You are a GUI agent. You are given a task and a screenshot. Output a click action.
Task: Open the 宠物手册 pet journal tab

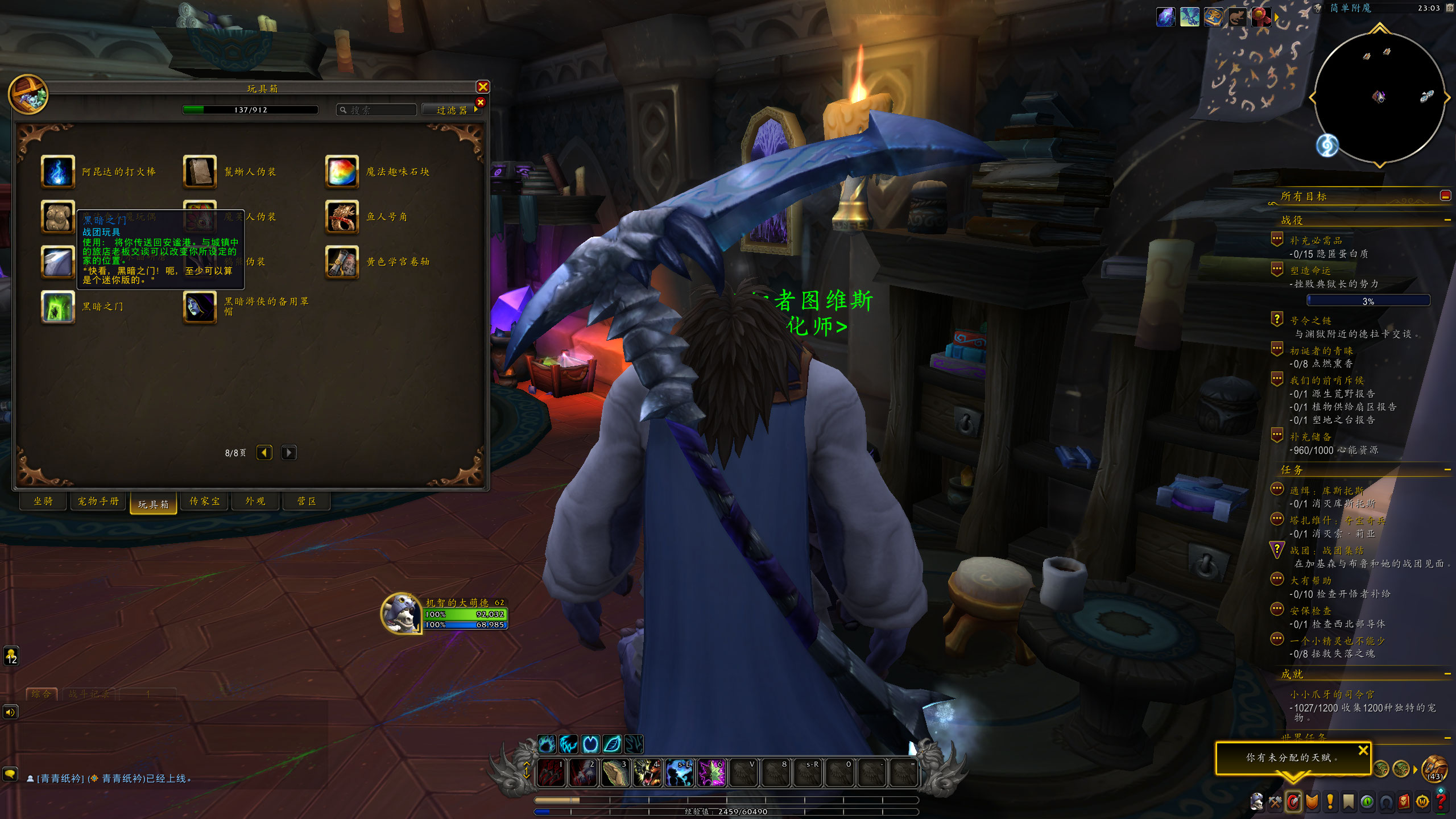98,501
